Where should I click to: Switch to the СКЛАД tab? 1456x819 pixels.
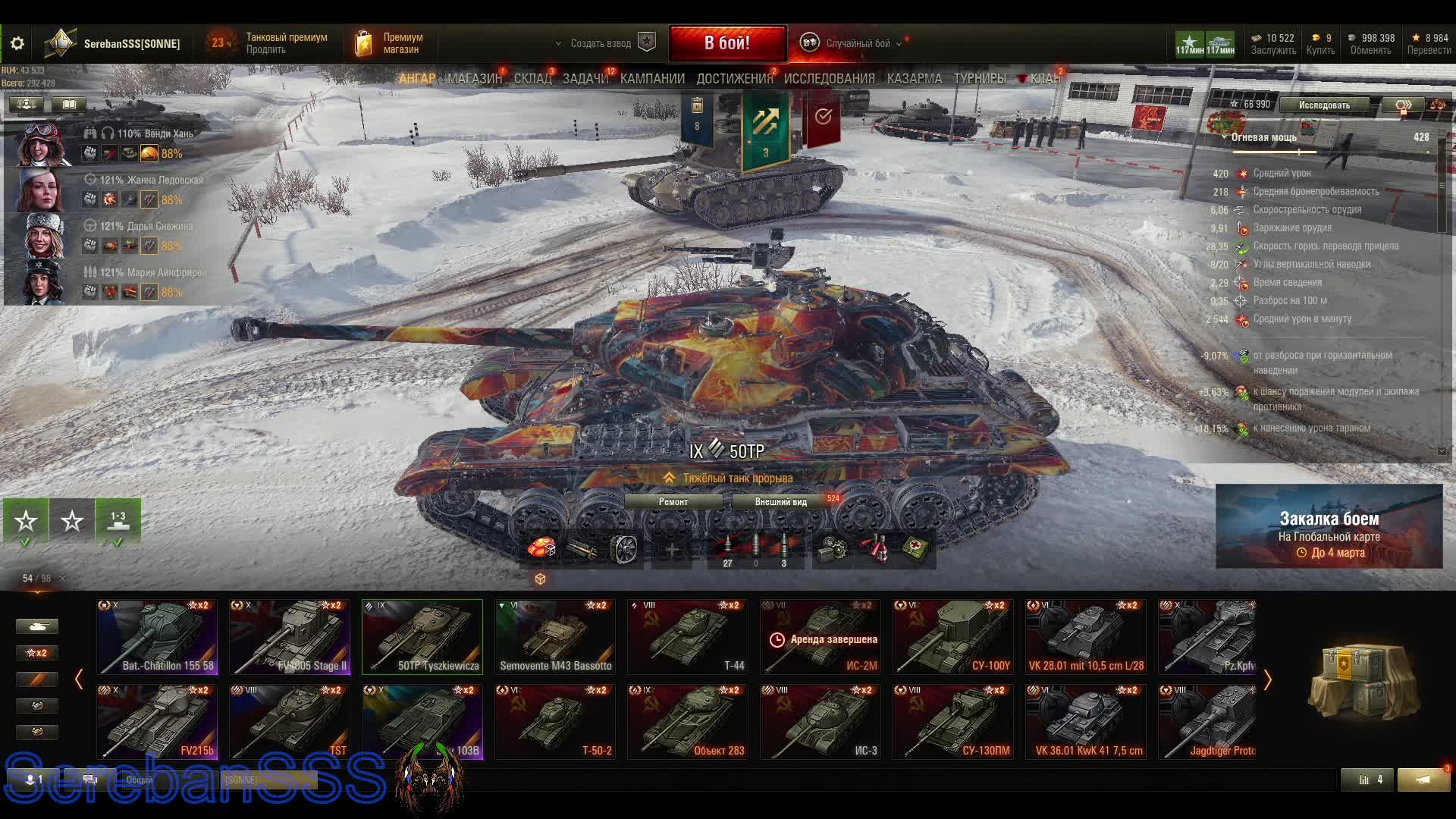[x=533, y=78]
